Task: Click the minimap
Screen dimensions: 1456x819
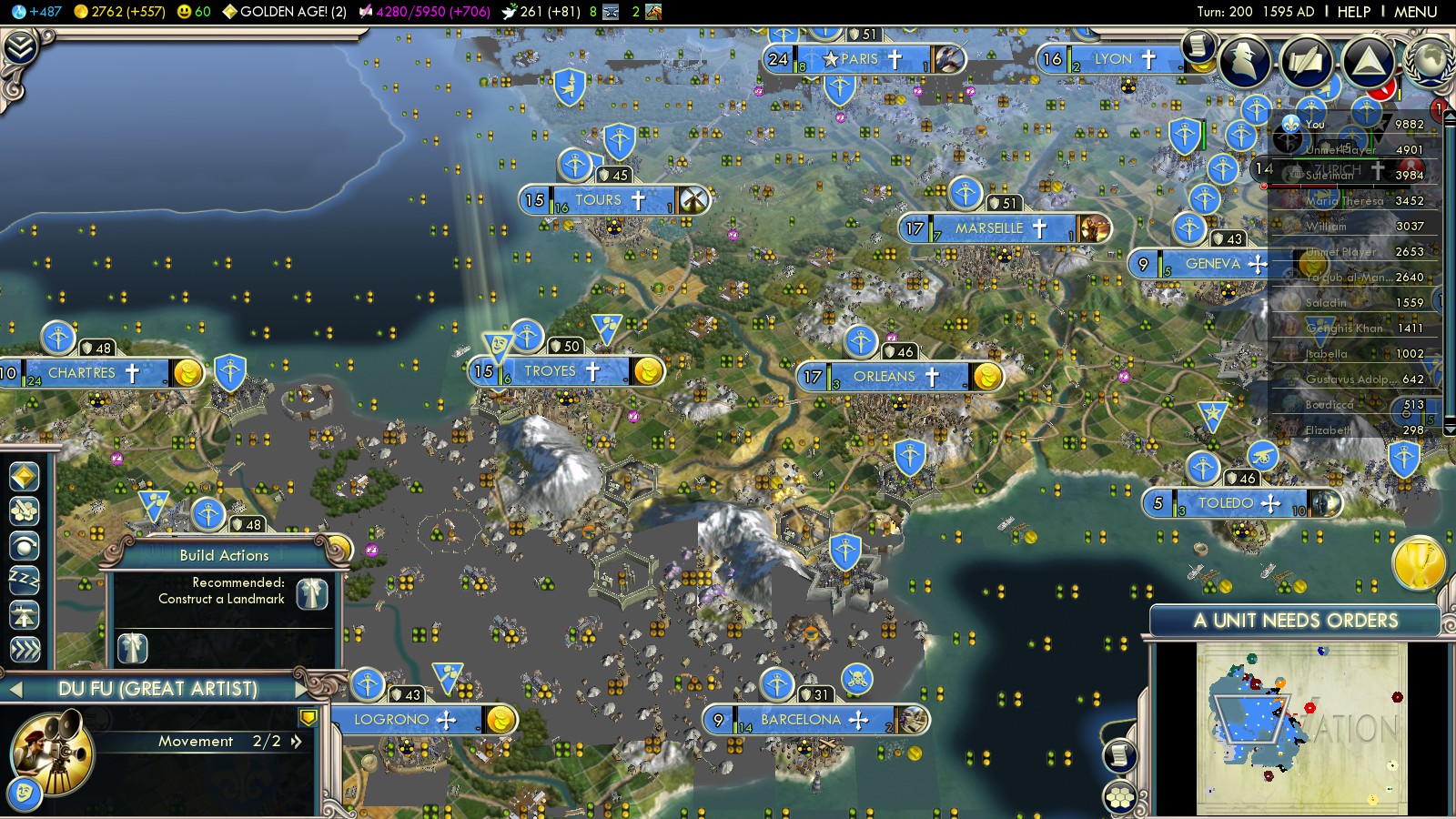Action: [1301, 728]
